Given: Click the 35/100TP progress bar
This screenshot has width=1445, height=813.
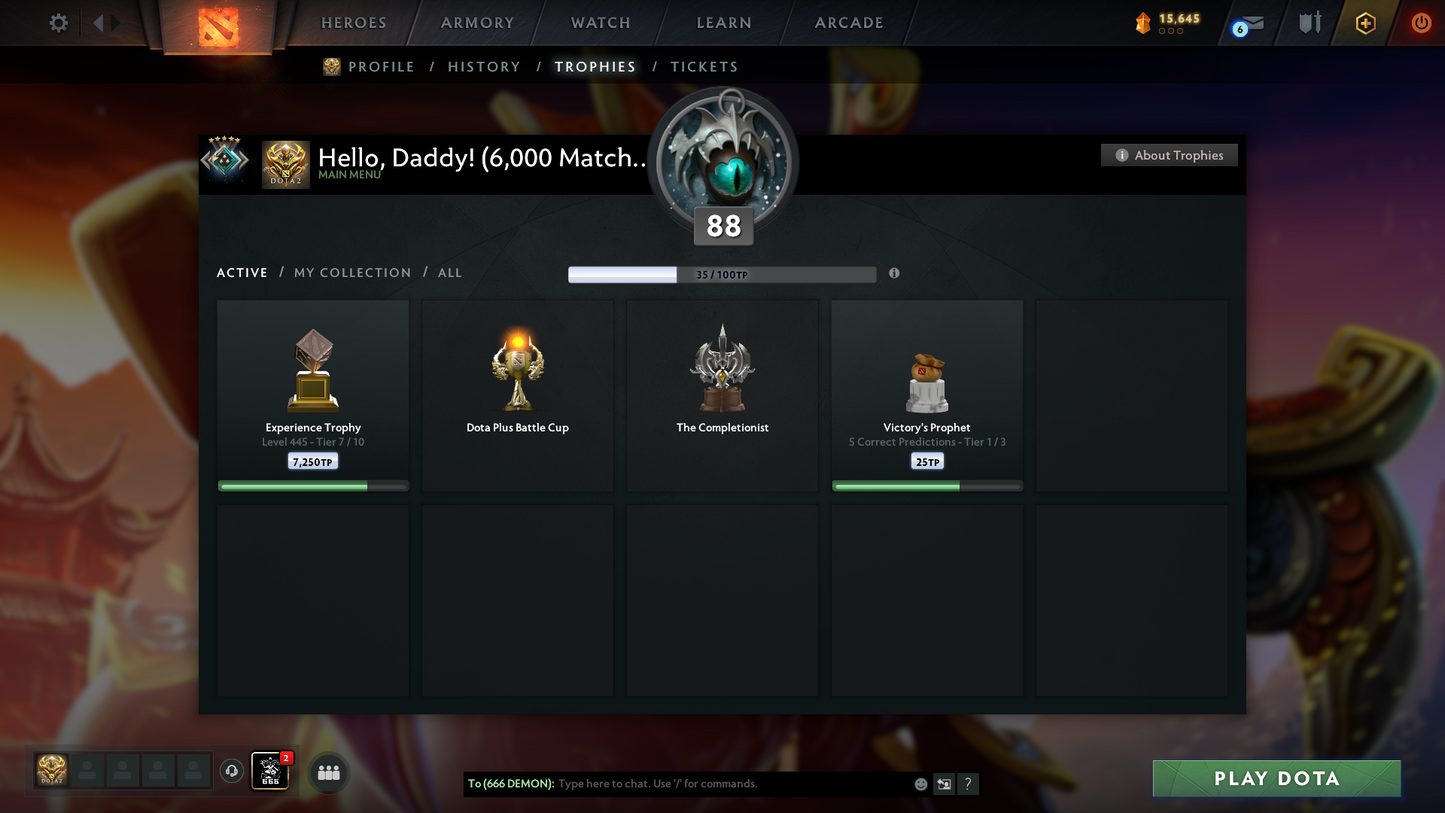Looking at the screenshot, I should (x=722, y=273).
